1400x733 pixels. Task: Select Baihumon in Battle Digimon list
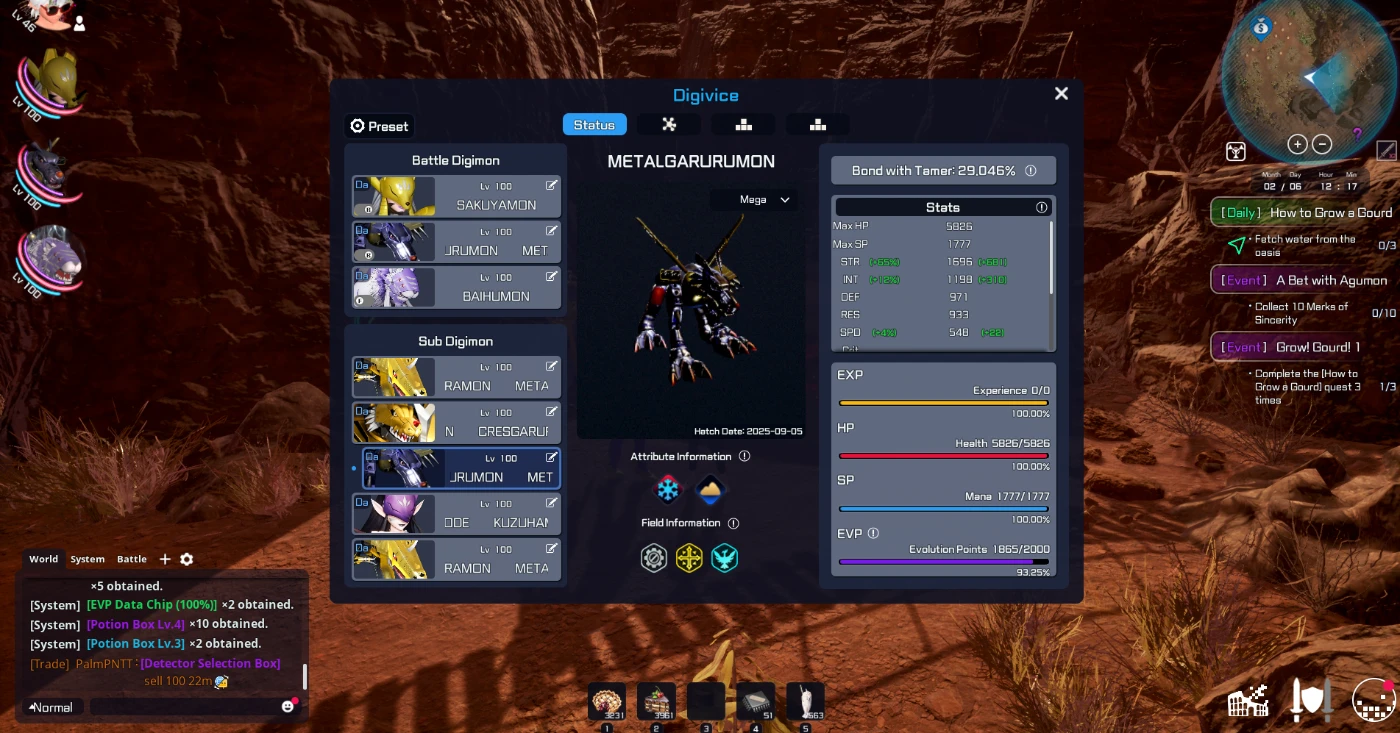click(x=456, y=287)
